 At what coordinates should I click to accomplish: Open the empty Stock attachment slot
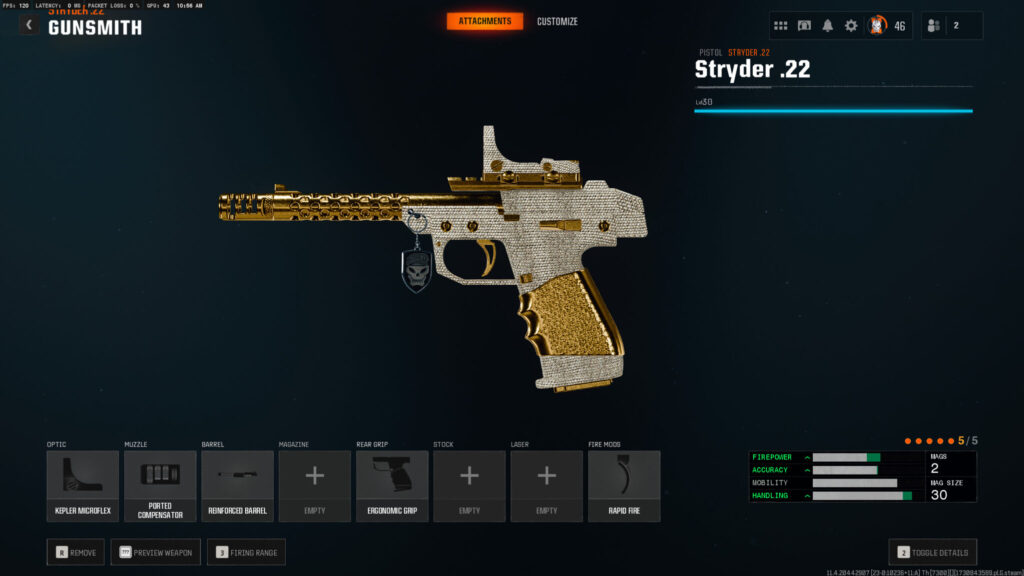point(469,486)
